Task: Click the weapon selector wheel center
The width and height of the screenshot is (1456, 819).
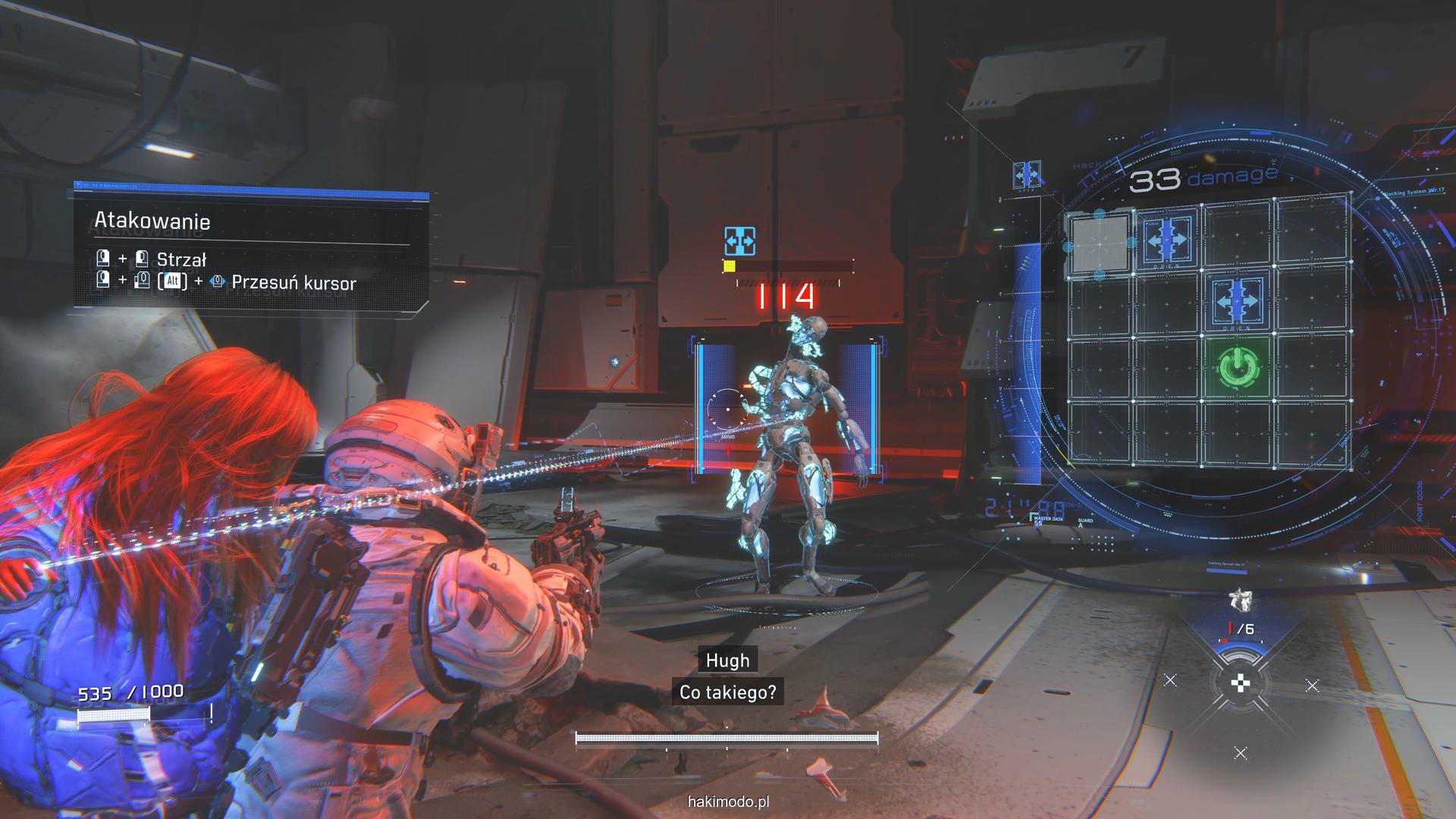Action: click(x=1240, y=683)
